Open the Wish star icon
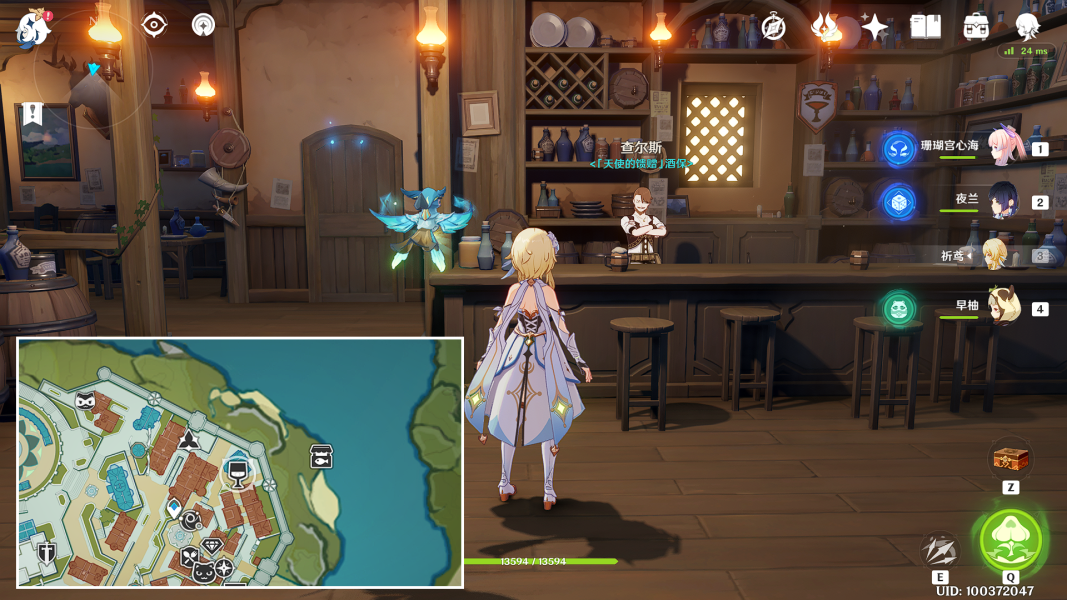 pyautogui.click(x=875, y=27)
